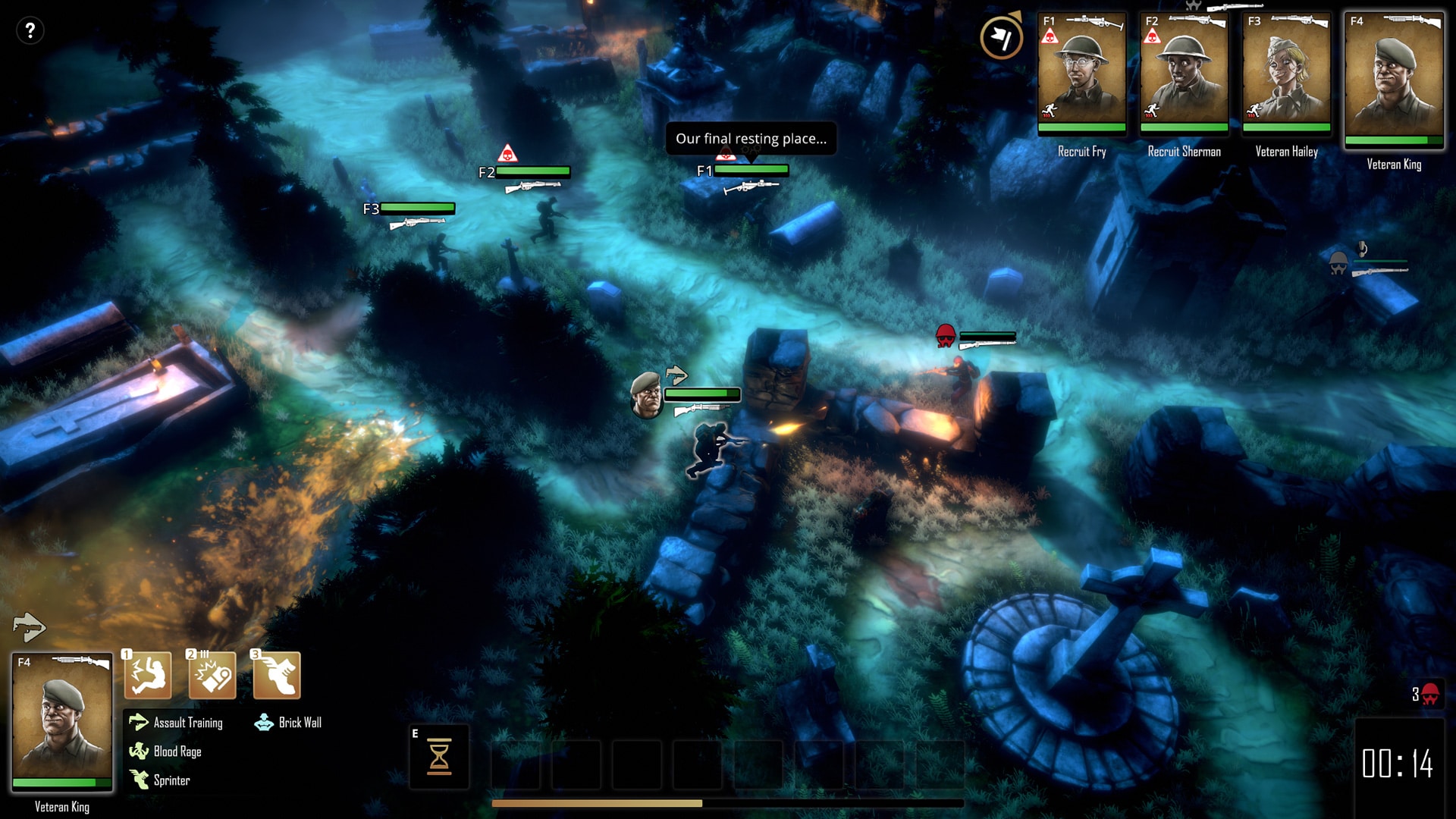
Task: Choose Recruit Sherman's squad portrait card
Action: (1184, 73)
